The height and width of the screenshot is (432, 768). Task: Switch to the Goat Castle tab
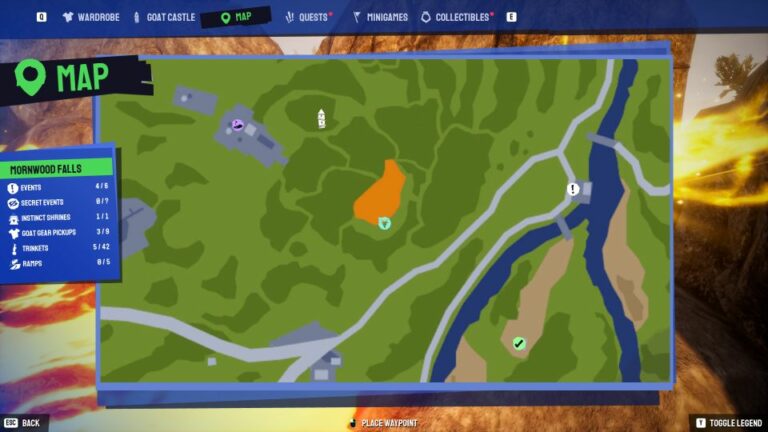[165, 17]
